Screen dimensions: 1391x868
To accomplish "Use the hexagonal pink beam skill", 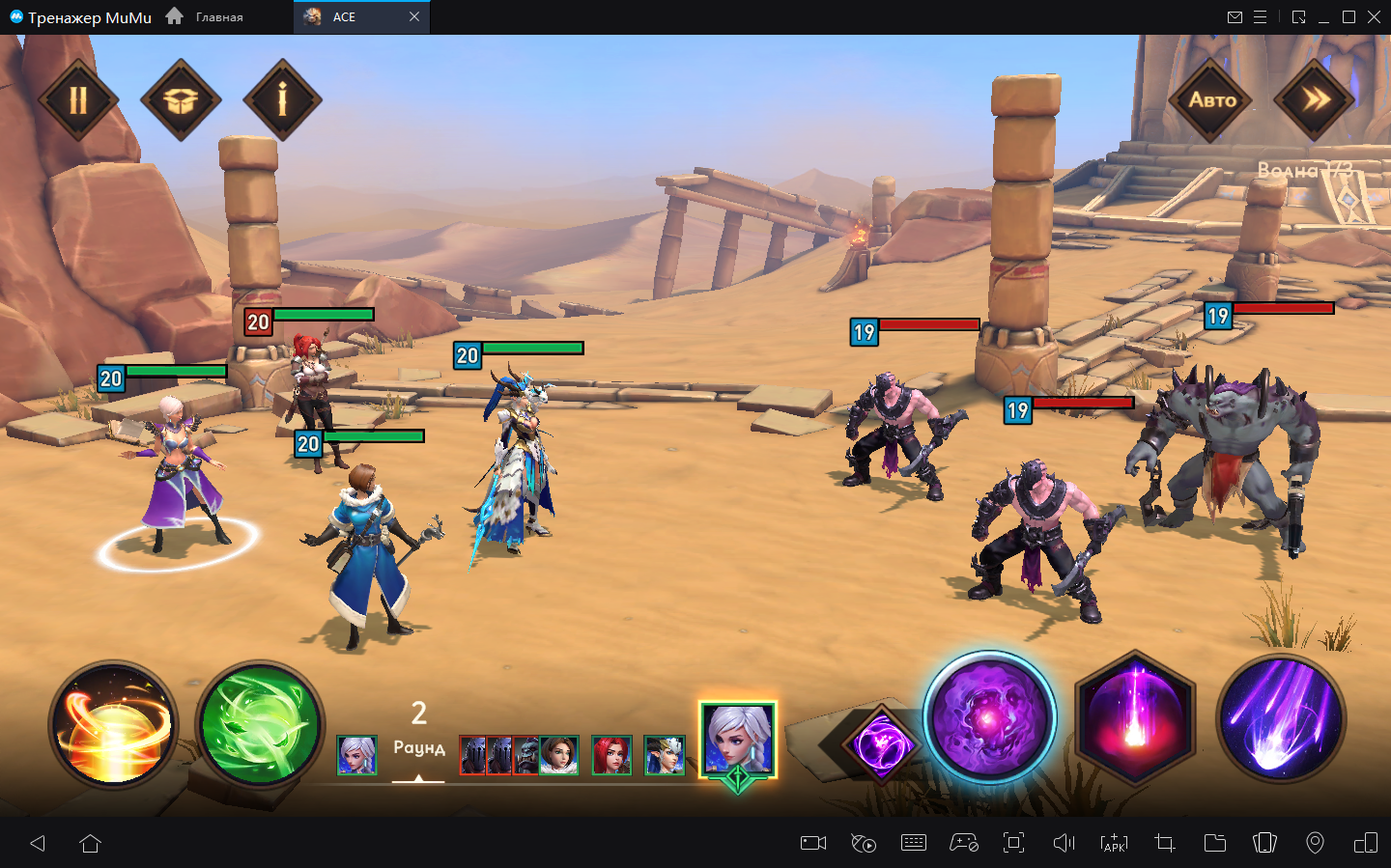I will pyautogui.click(x=1135, y=719).
